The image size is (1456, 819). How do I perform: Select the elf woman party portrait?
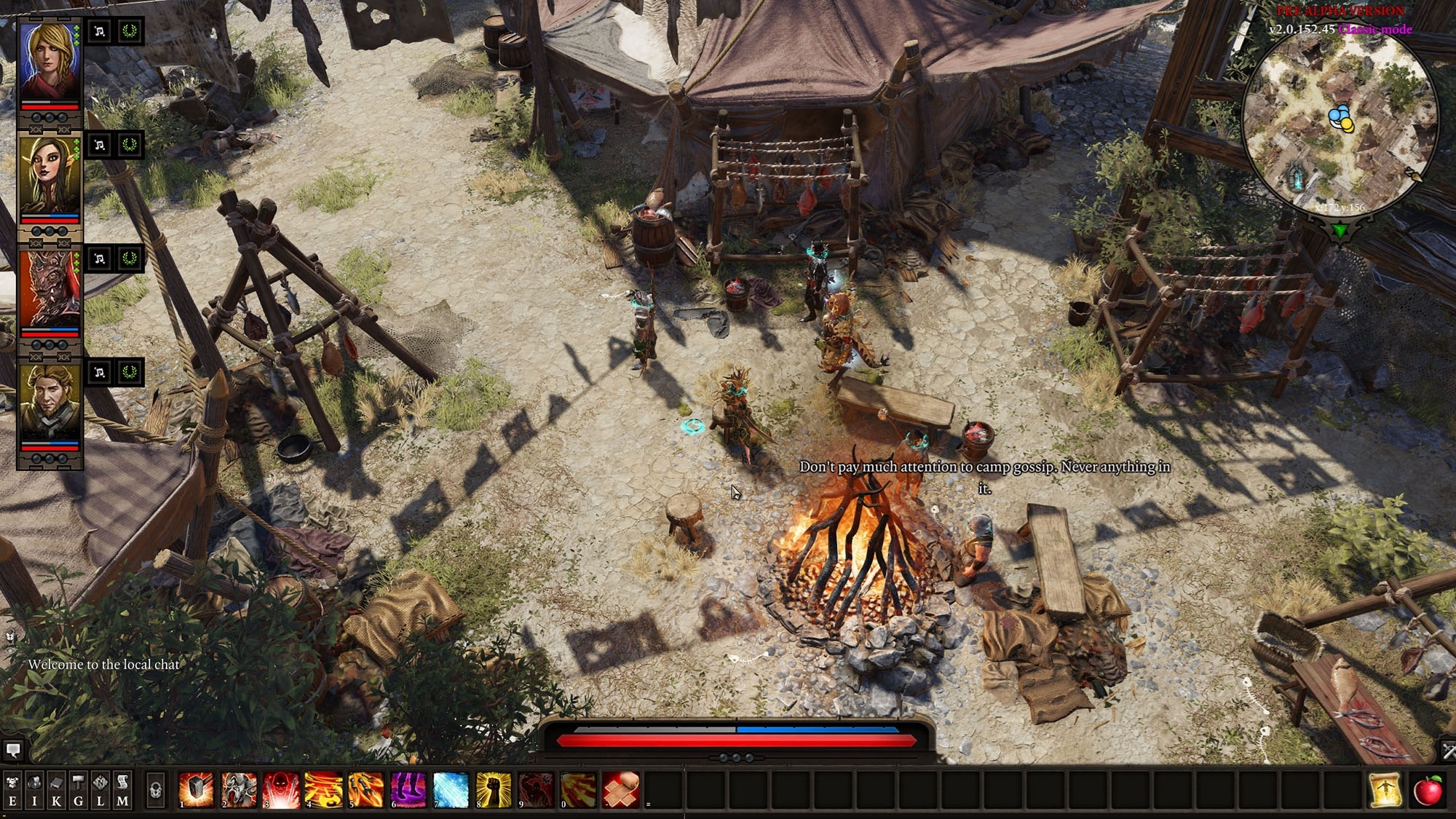[50, 175]
